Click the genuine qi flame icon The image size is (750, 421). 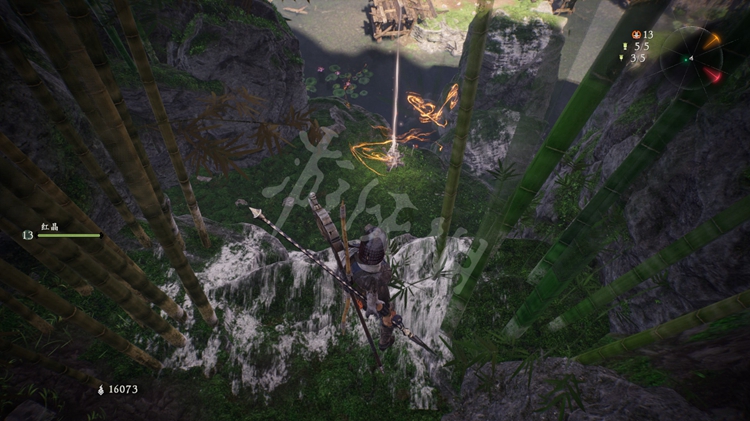tap(99, 389)
